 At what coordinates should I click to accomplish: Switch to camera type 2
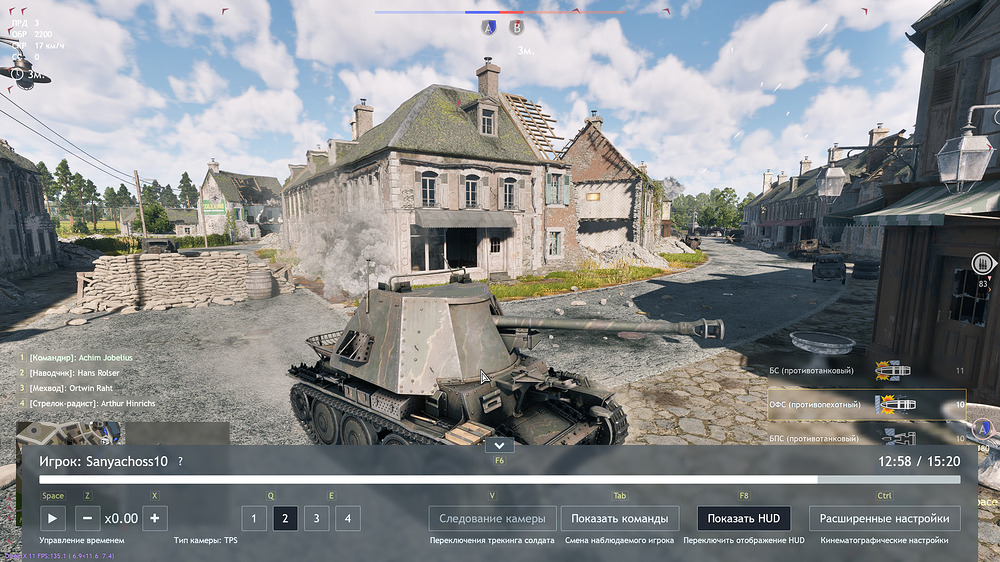coord(285,518)
